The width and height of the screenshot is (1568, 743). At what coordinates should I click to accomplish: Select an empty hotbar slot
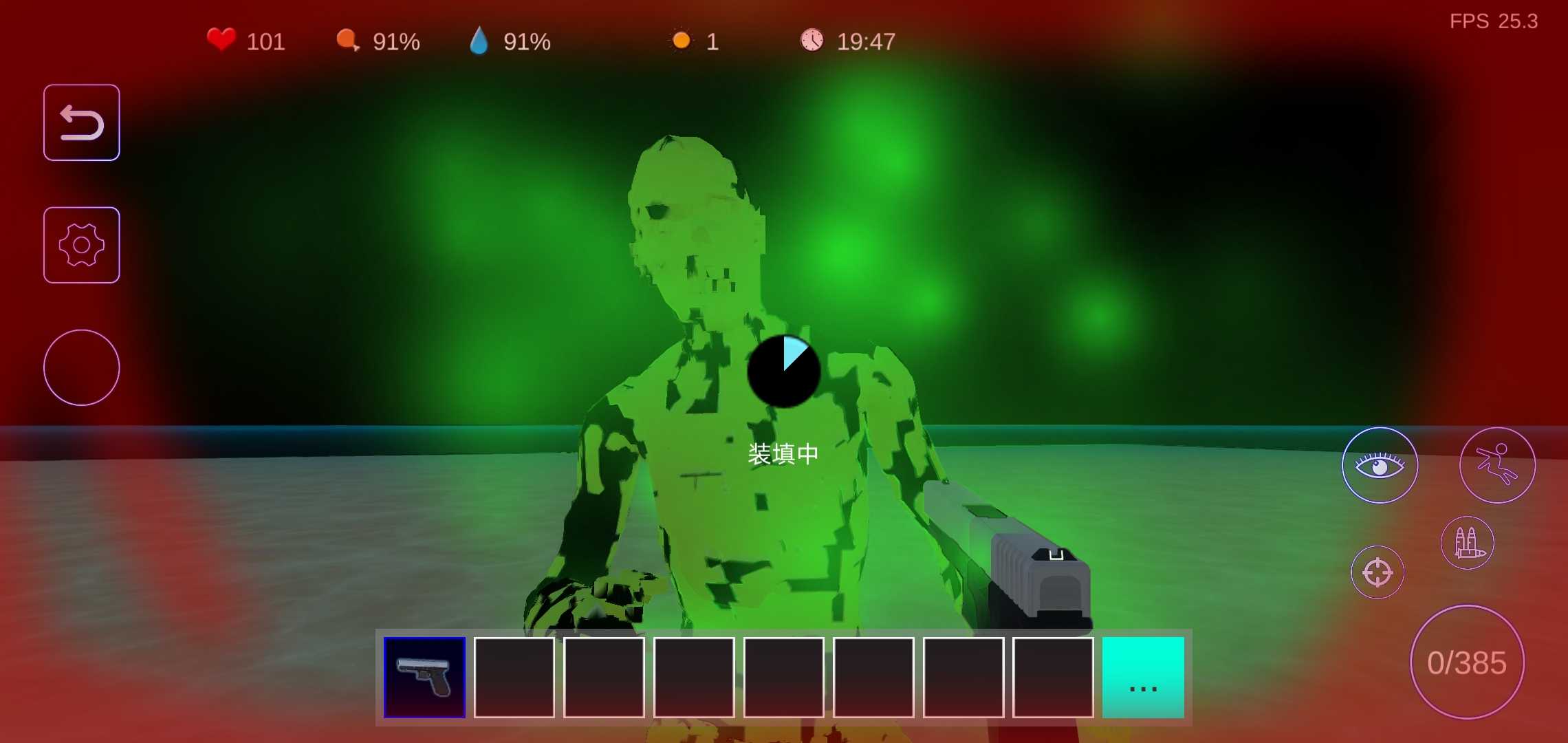[x=514, y=678]
